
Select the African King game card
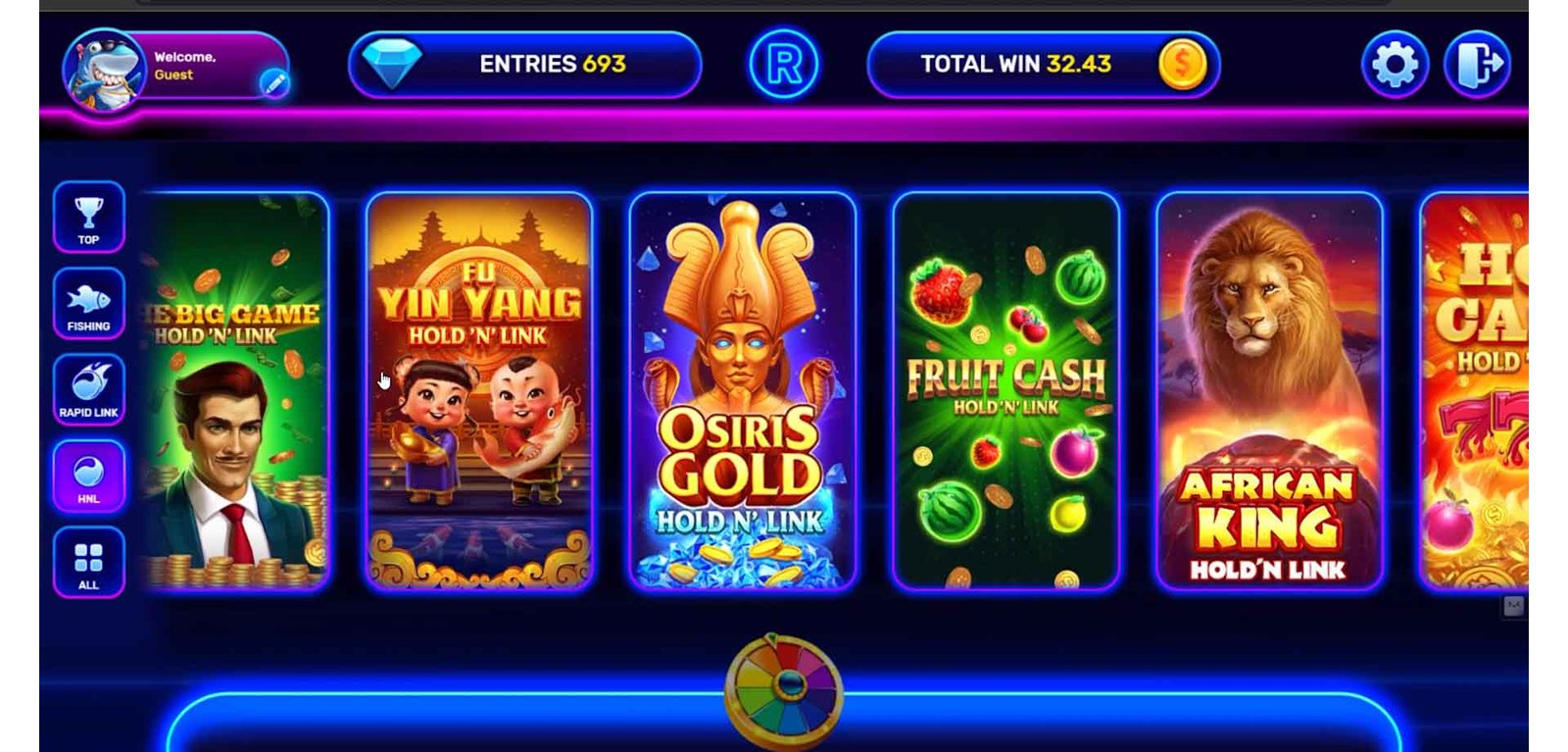pos(1269,392)
